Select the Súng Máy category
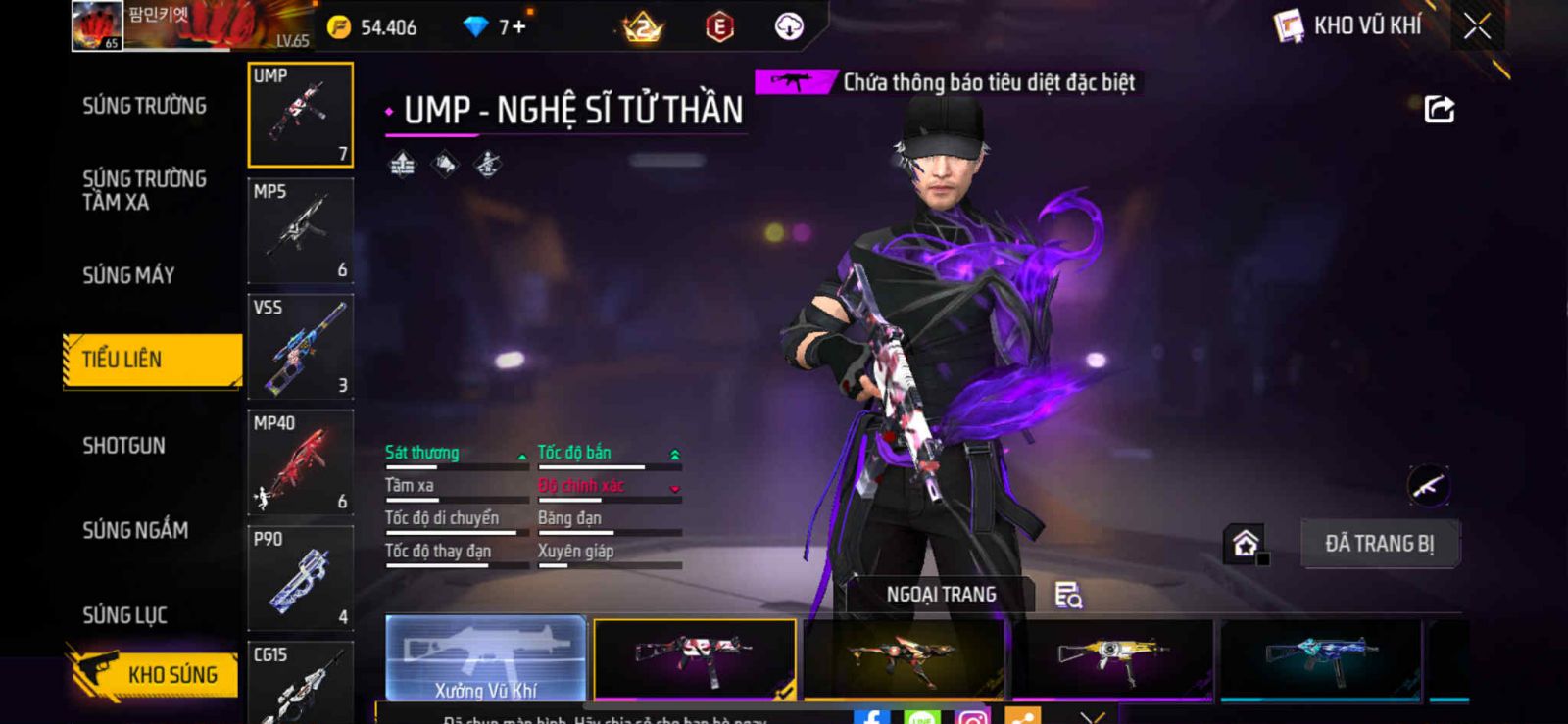This screenshot has width=1568, height=724. point(128,275)
